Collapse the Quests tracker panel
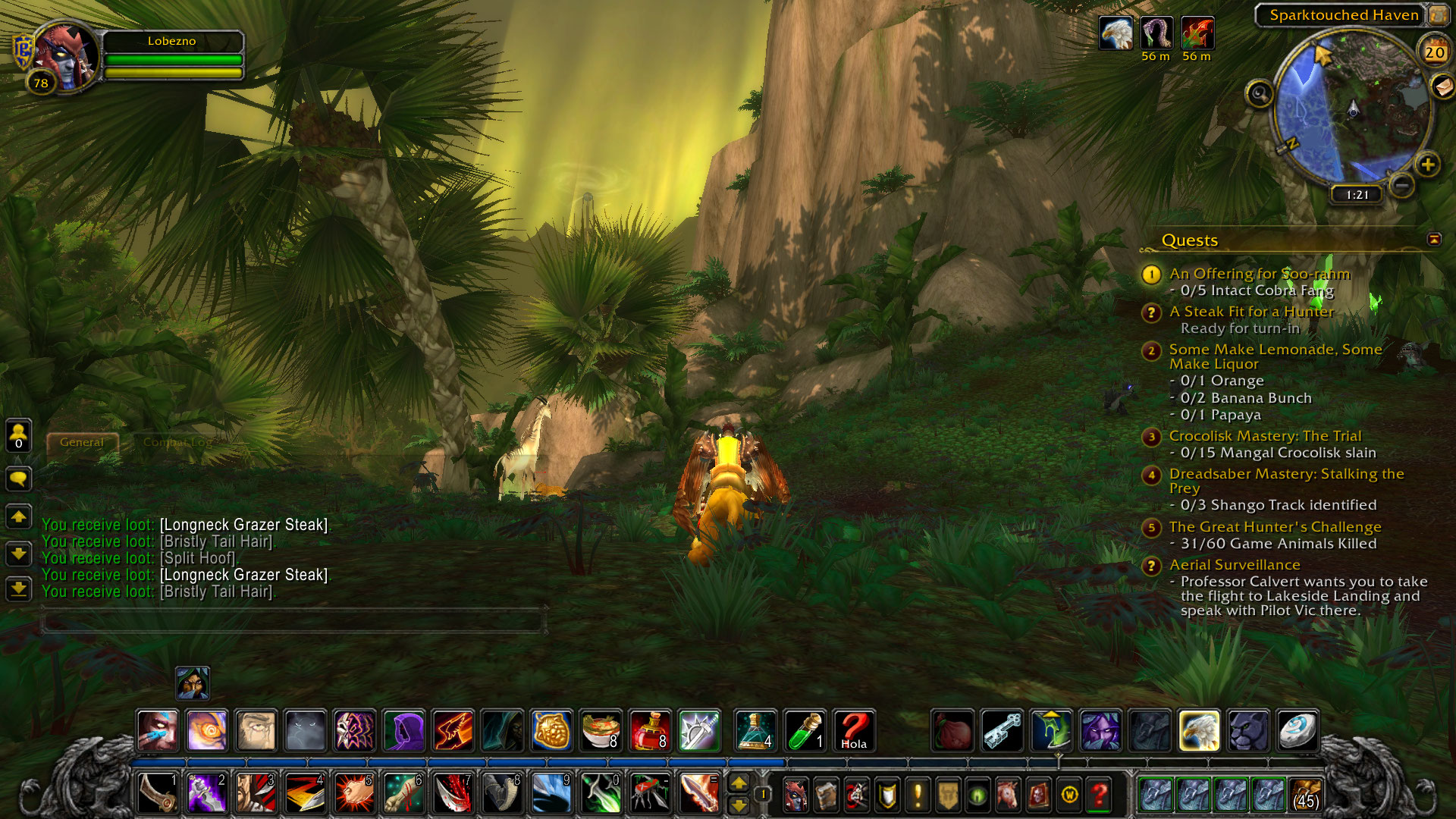The height and width of the screenshot is (819, 1456). 1433,240
